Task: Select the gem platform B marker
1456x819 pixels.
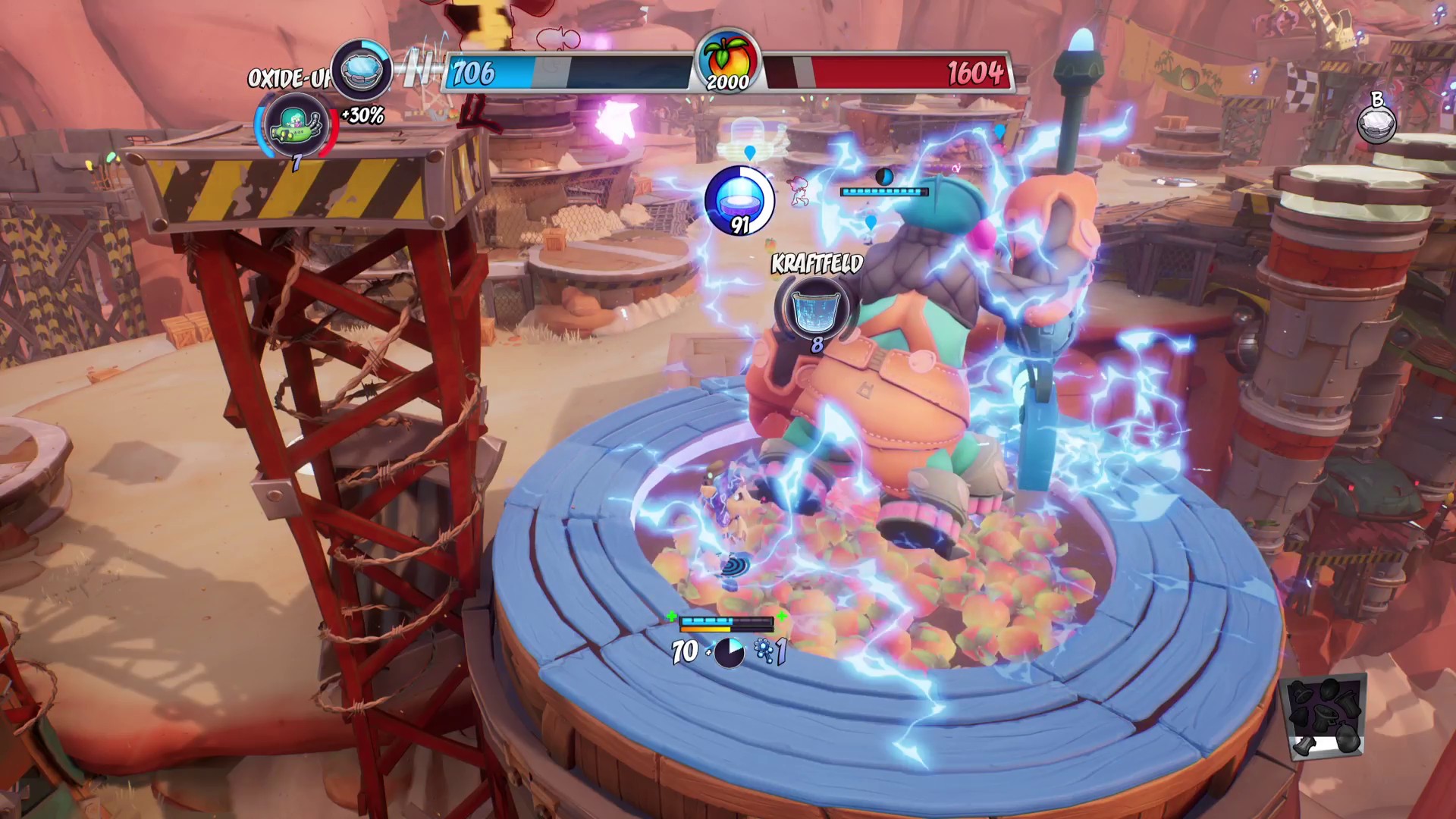Action: tap(1376, 122)
